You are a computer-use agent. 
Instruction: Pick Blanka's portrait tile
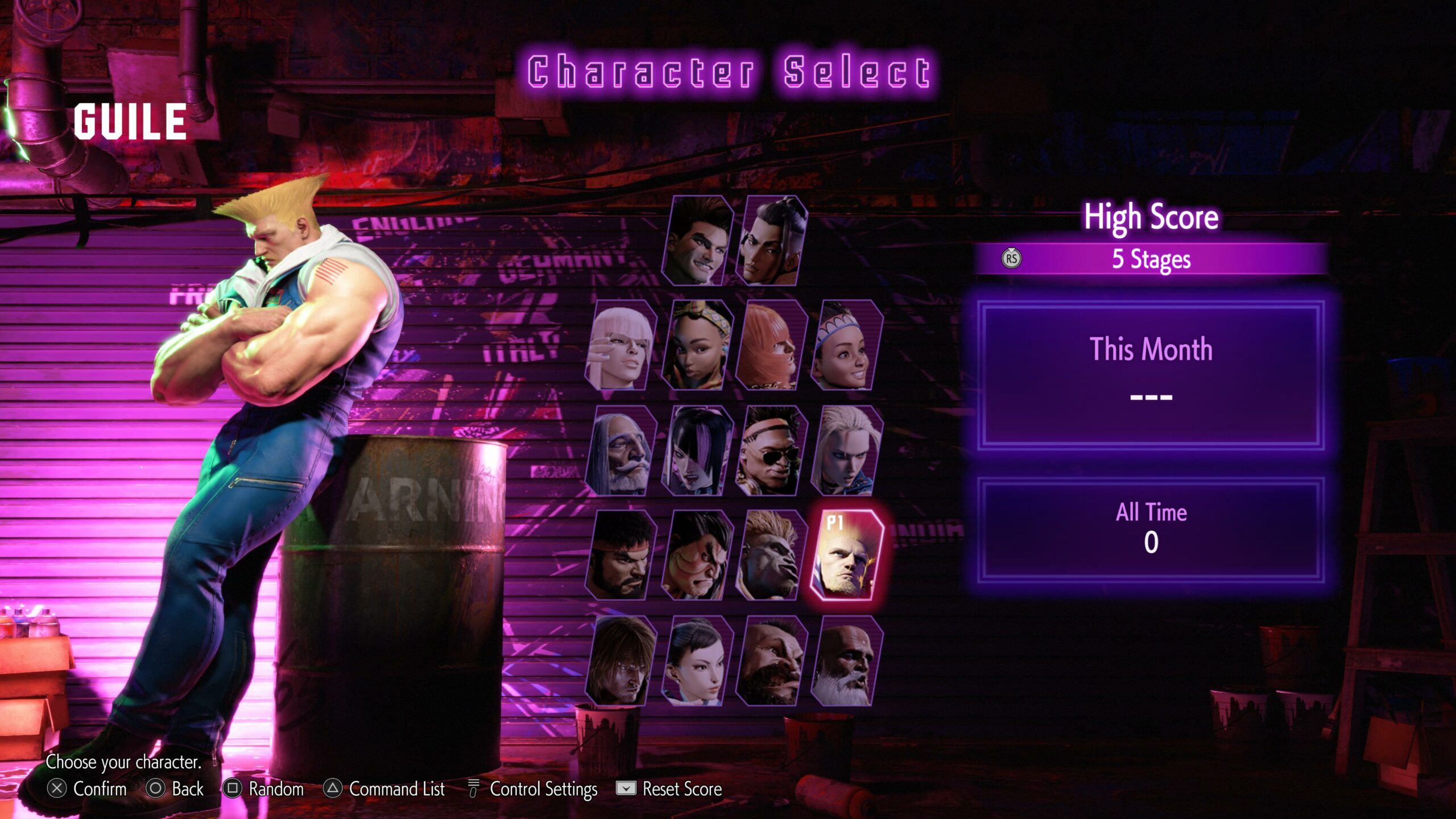click(771, 555)
